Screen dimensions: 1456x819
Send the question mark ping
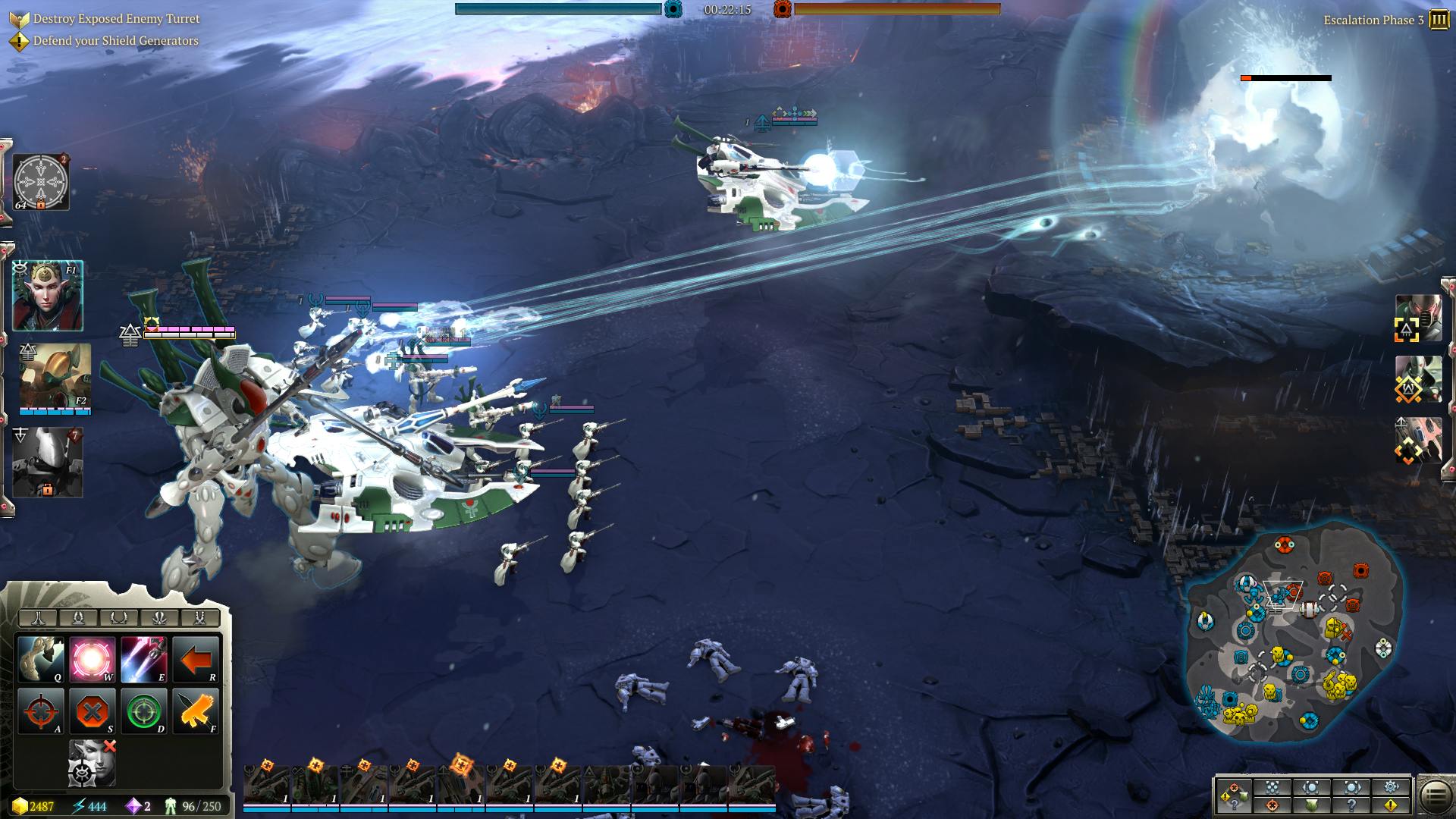pyautogui.click(x=1351, y=805)
